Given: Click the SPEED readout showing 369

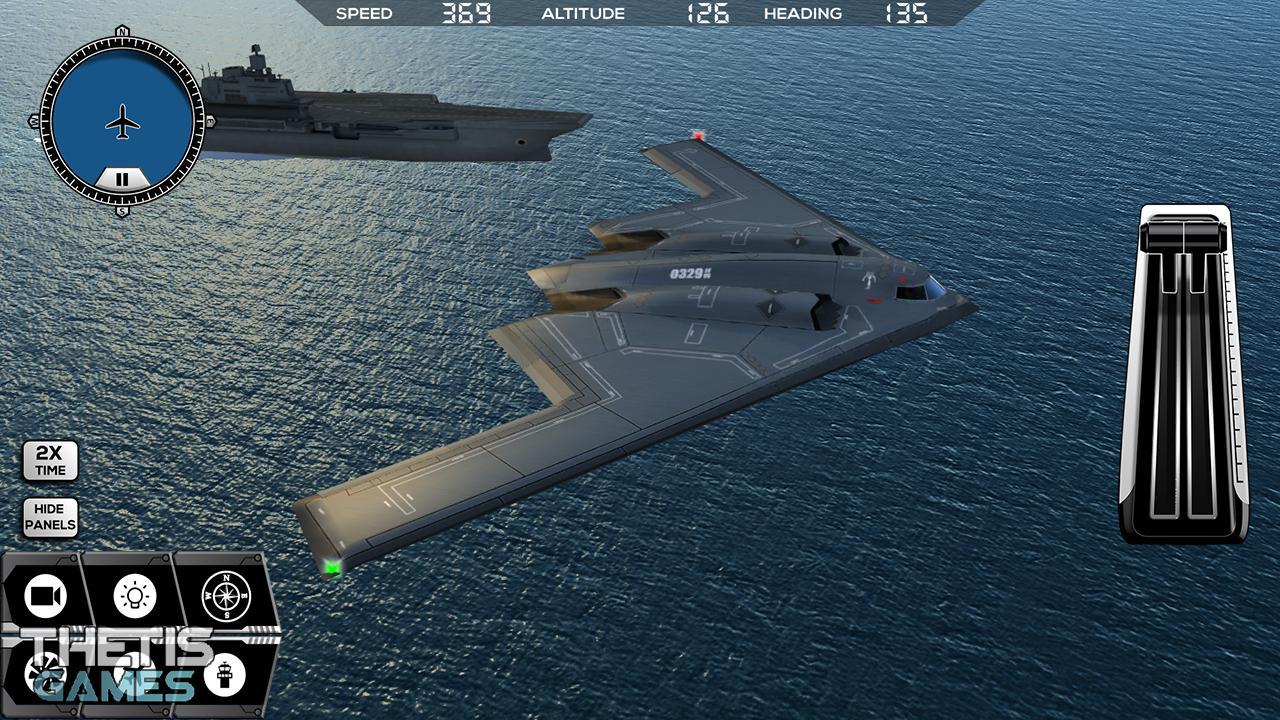Looking at the screenshot, I should 468,14.
